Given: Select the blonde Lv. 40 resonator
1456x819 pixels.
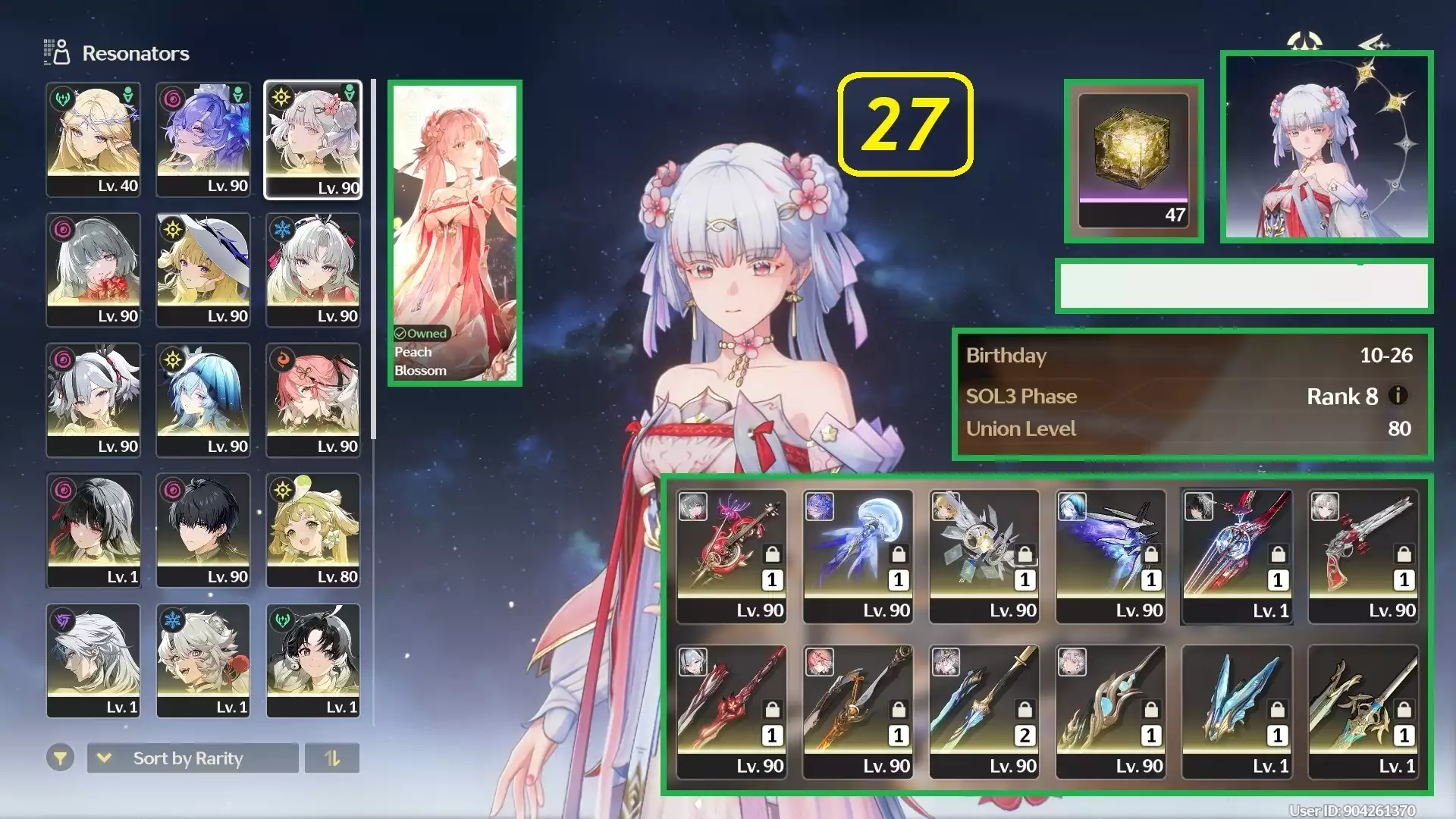Looking at the screenshot, I should tap(93, 140).
